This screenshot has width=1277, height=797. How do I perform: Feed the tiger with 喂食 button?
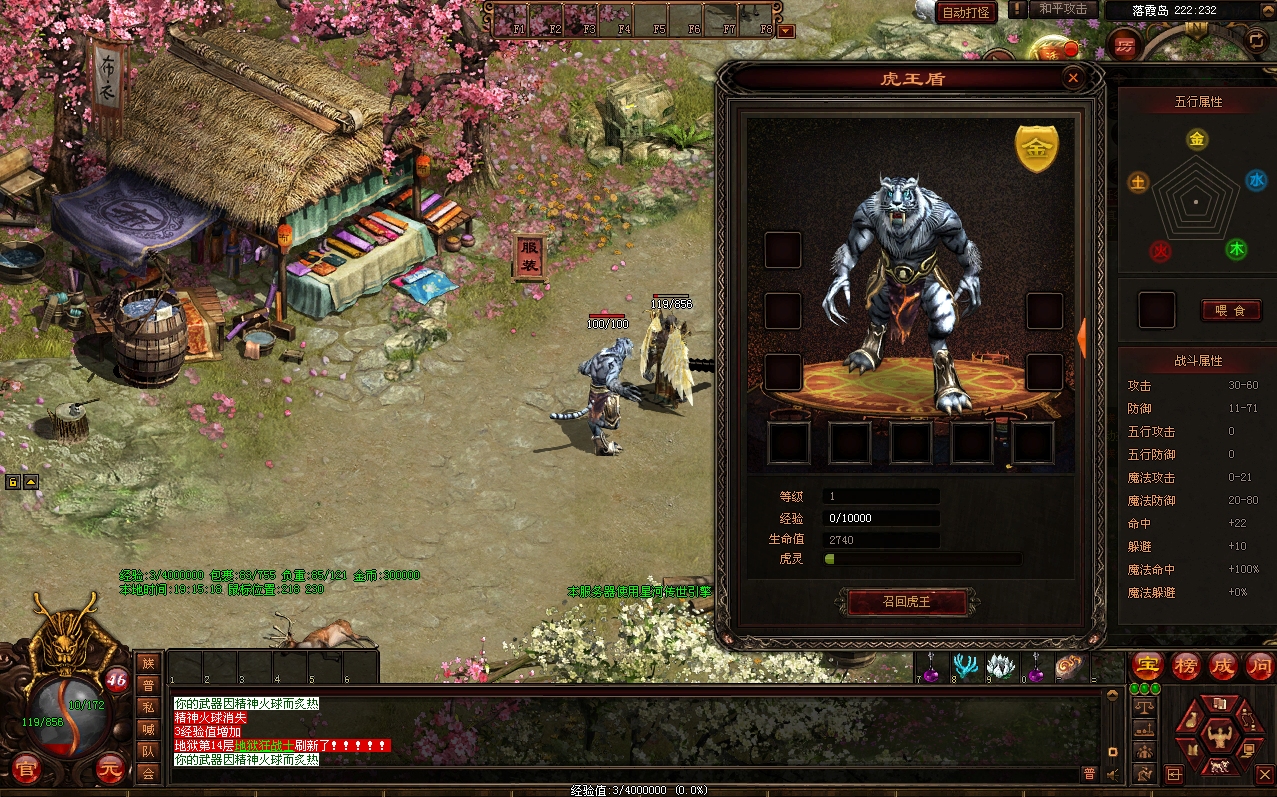pos(1231,311)
